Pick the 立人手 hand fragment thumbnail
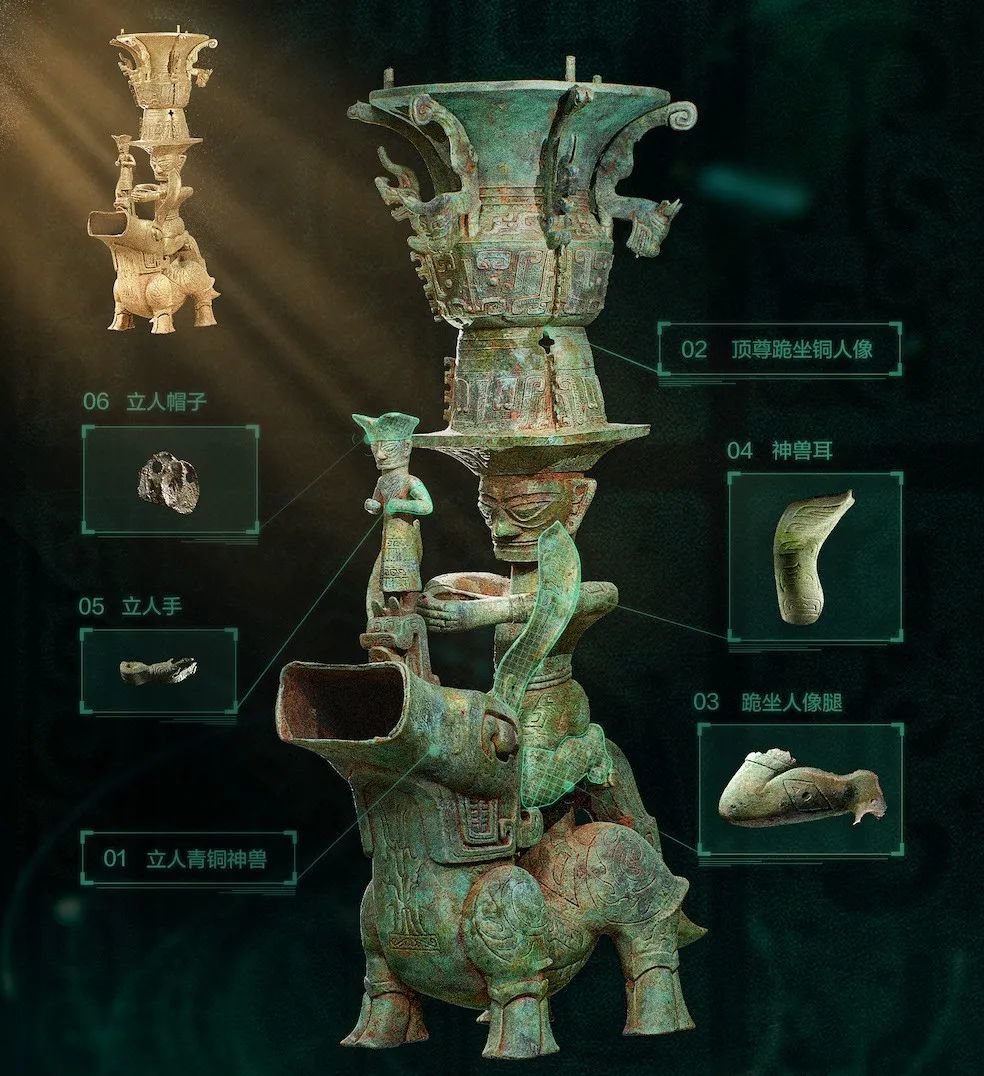The image size is (984, 1076). [x=158, y=670]
